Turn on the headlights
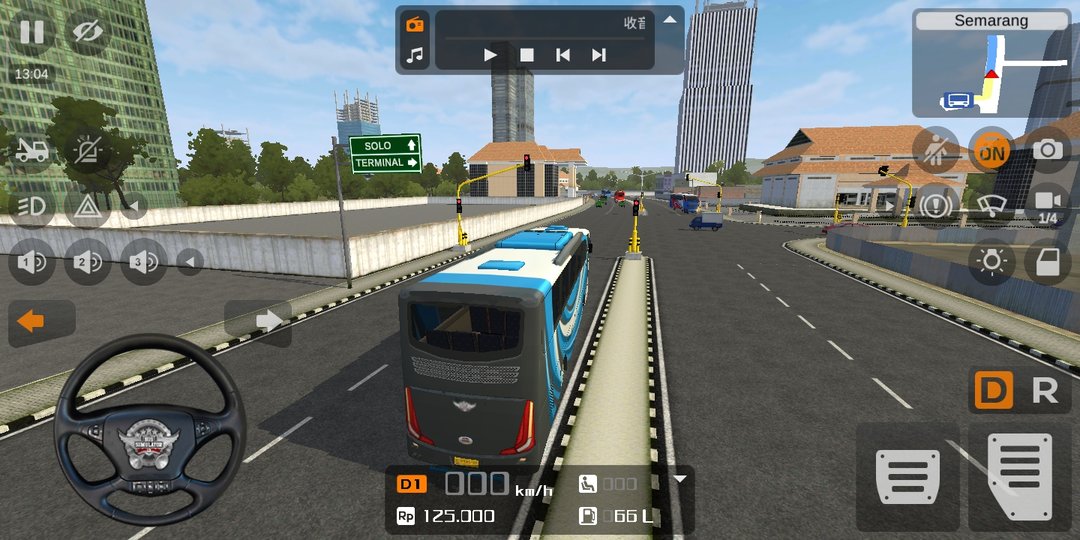Viewport: 1080px width, 540px height. point(32,206)
